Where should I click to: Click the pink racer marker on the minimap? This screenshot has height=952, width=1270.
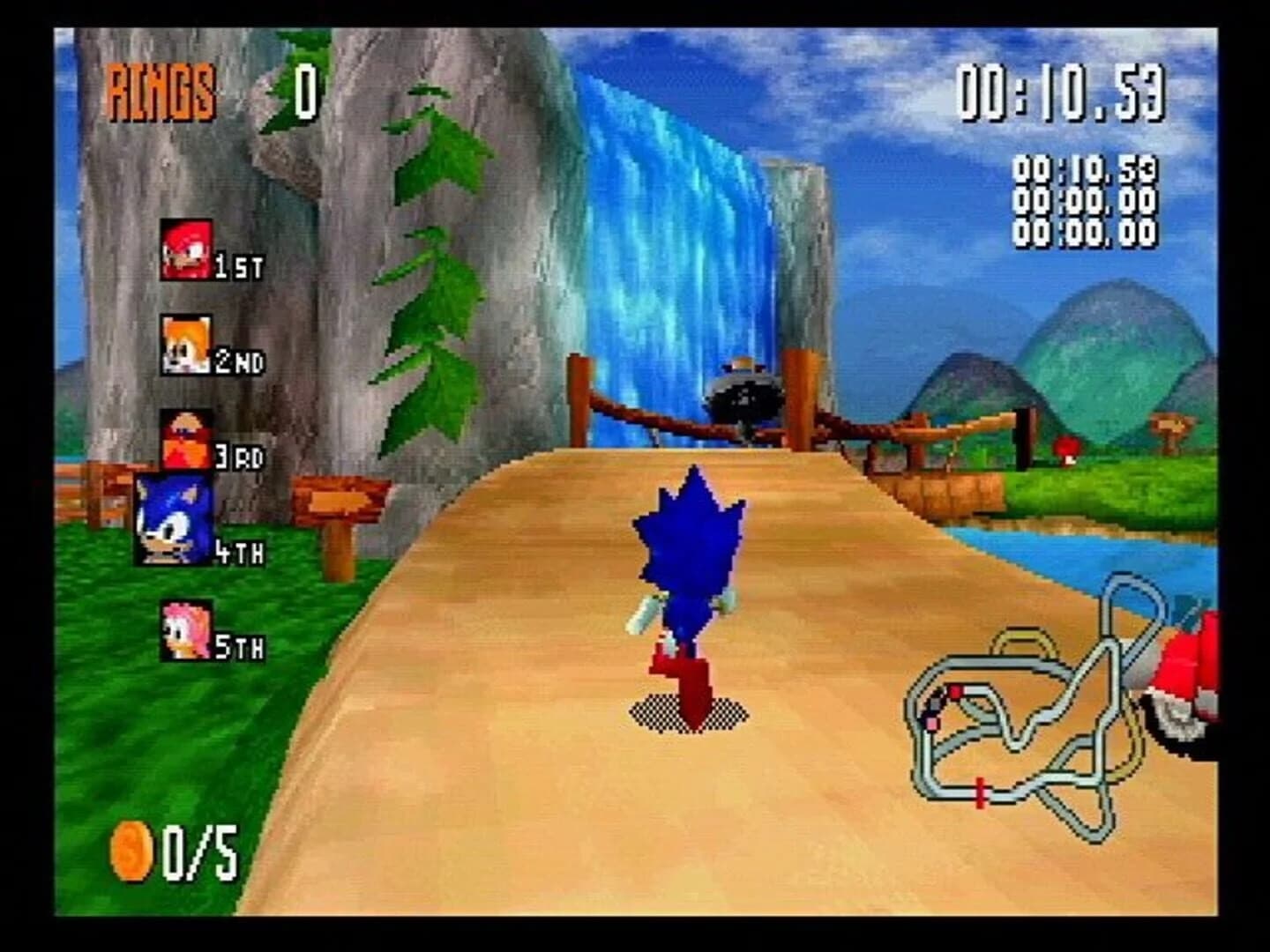(x=932, y=724)
